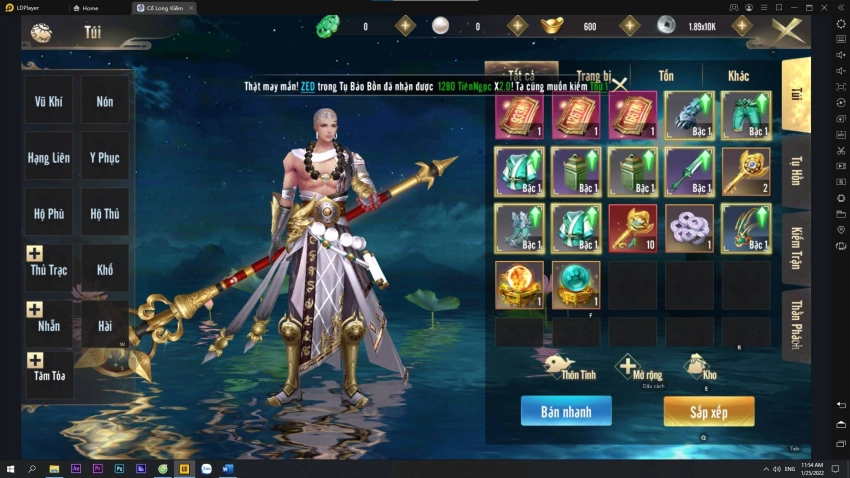This screenshot has width=850, height=478.
Task: Switch to the Kiếm Trận side tab
Action: pos(796,249)
